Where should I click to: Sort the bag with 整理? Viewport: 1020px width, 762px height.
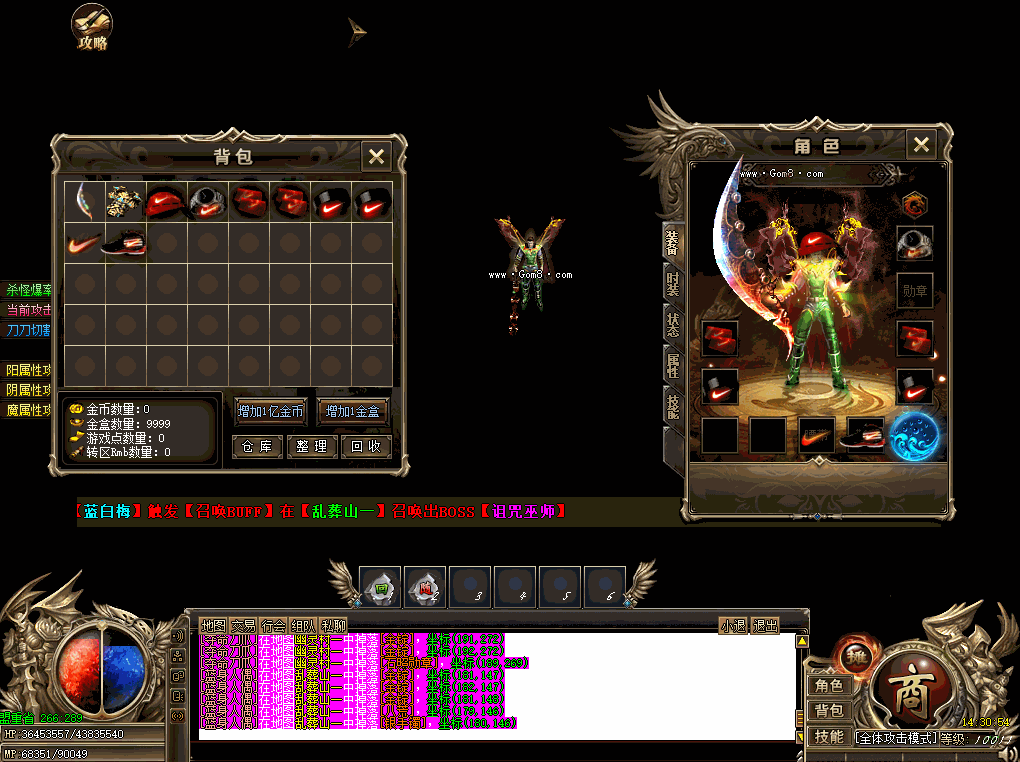(x=312, y=447)
